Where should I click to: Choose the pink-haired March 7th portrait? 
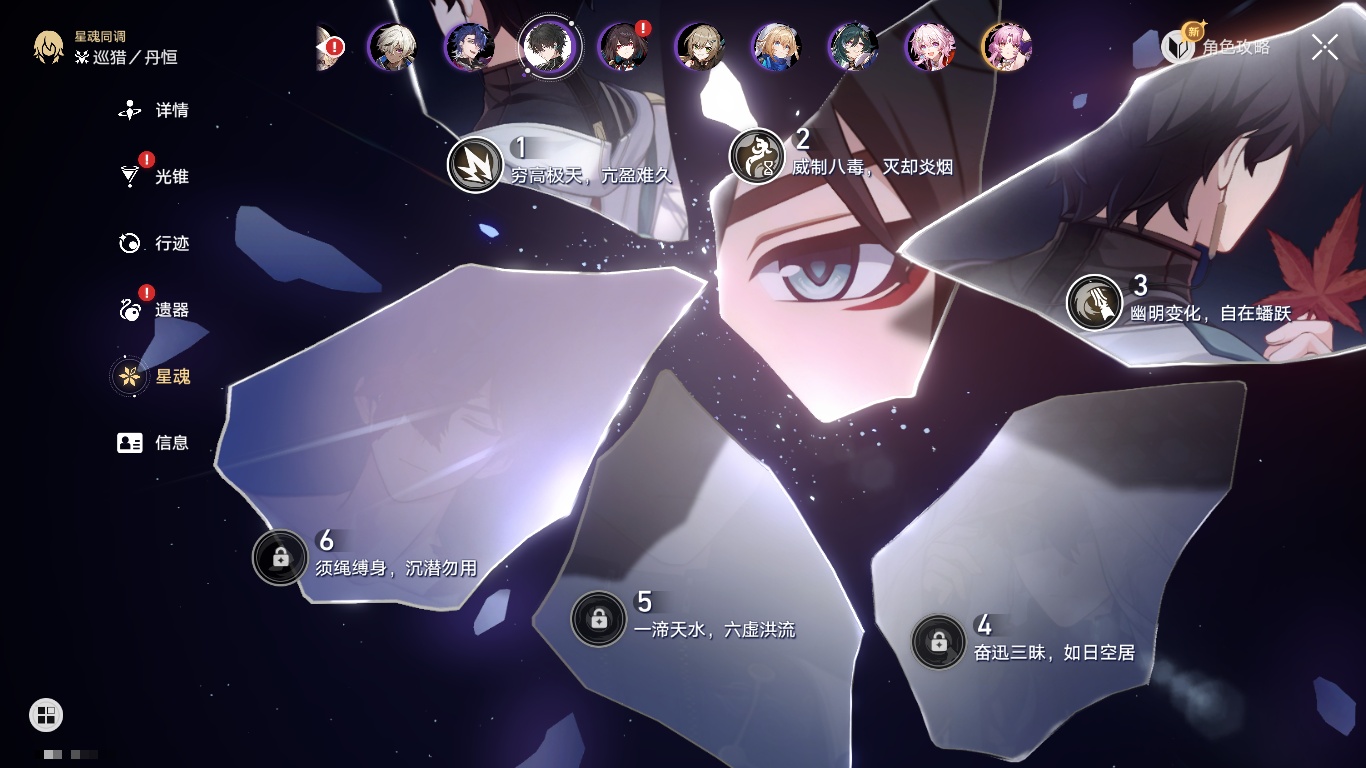(x=930, y=47)
